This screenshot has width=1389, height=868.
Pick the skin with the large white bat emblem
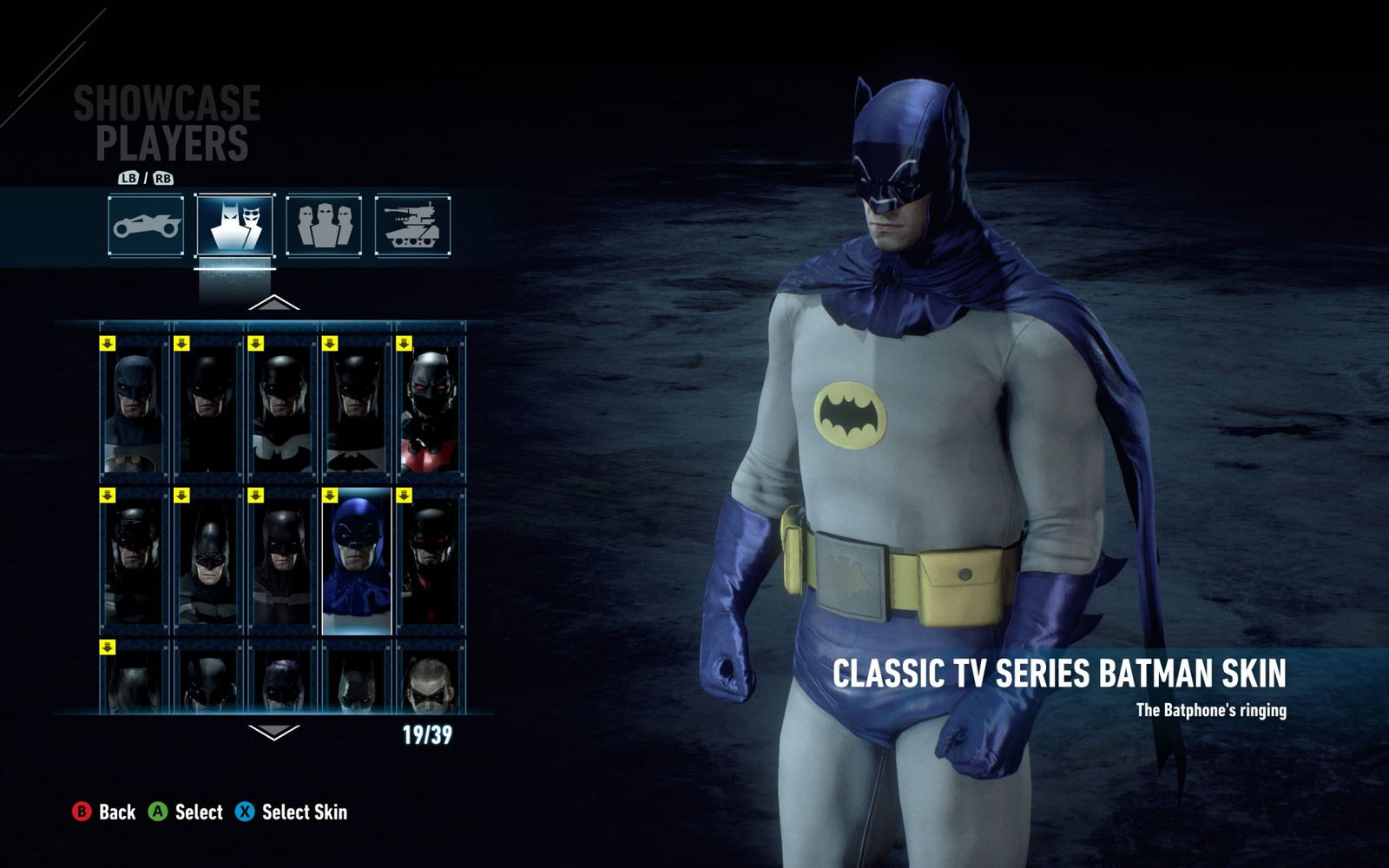(281, 410)
